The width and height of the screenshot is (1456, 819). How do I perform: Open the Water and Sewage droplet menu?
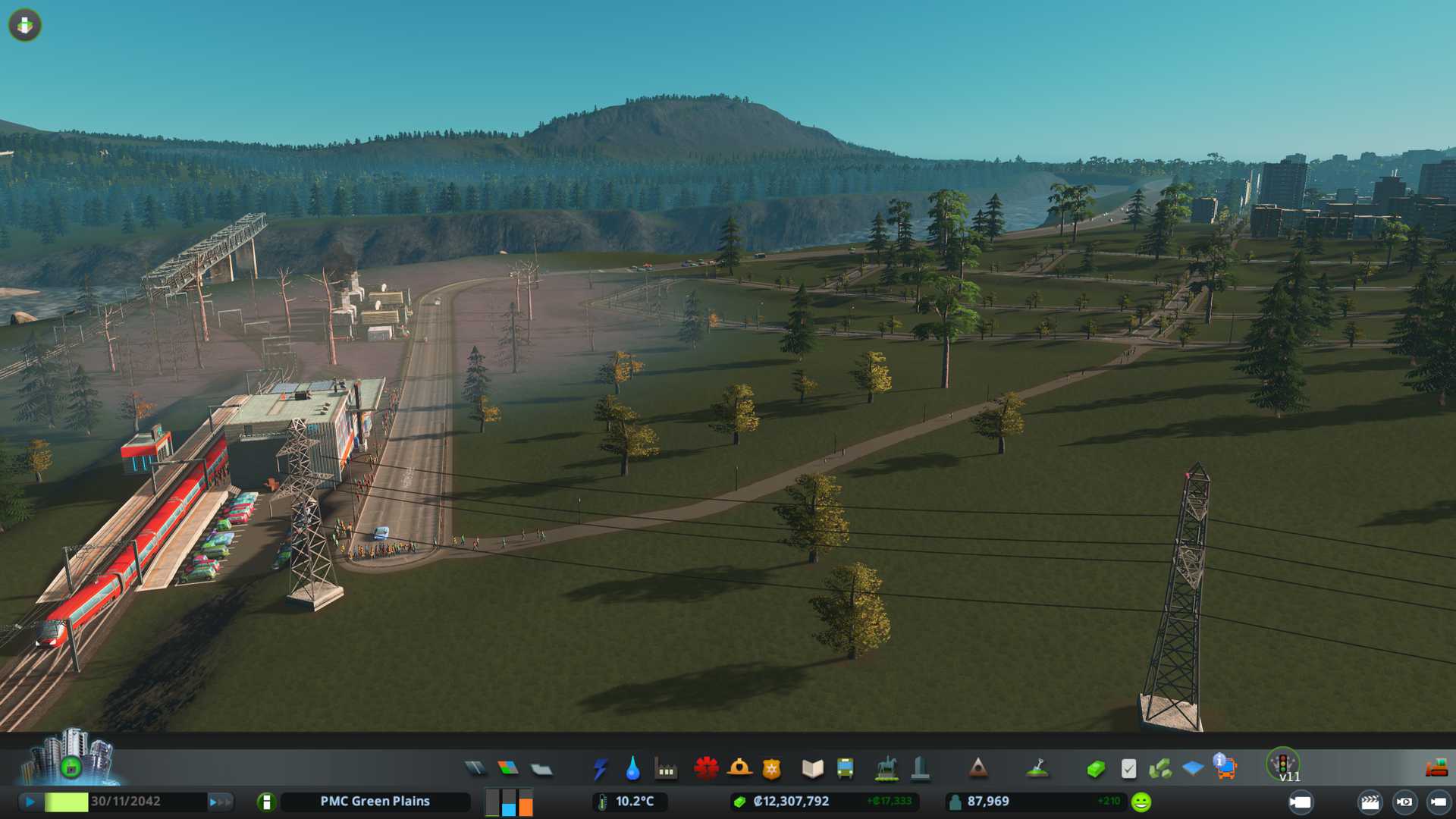click(632, 769)
